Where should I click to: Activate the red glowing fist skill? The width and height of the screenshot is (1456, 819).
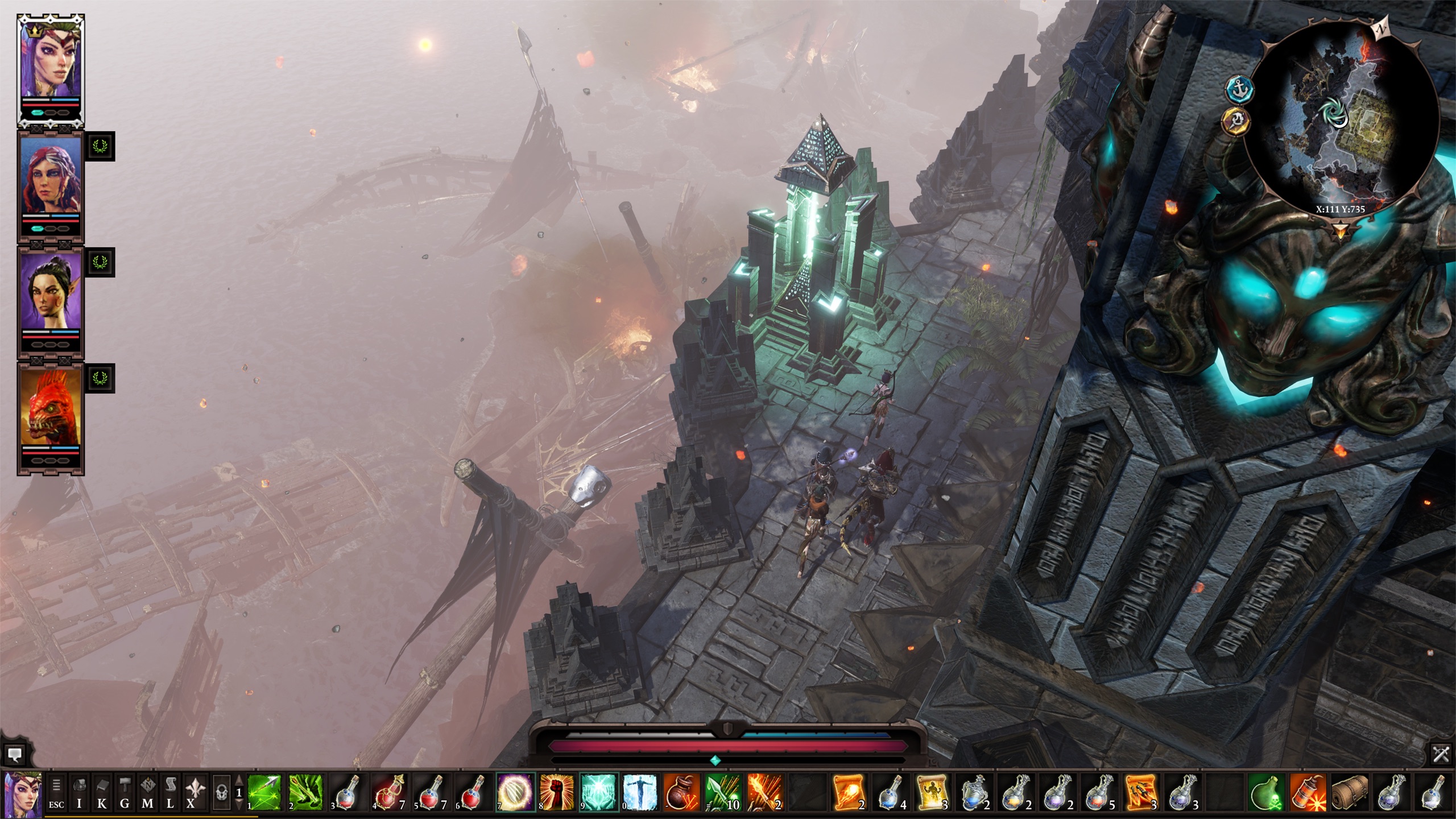557,792
